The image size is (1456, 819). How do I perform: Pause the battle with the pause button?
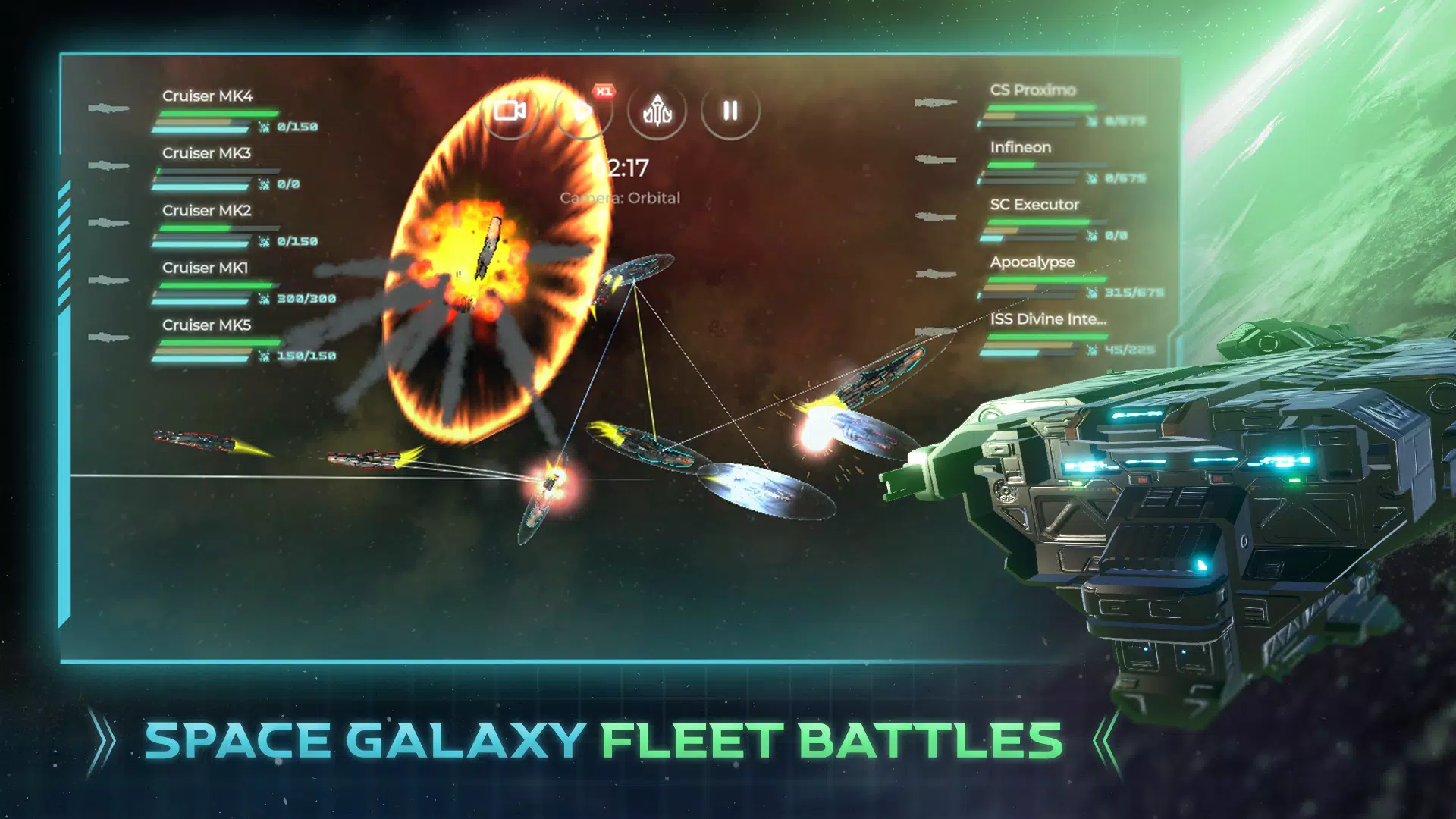coord(730,111)
